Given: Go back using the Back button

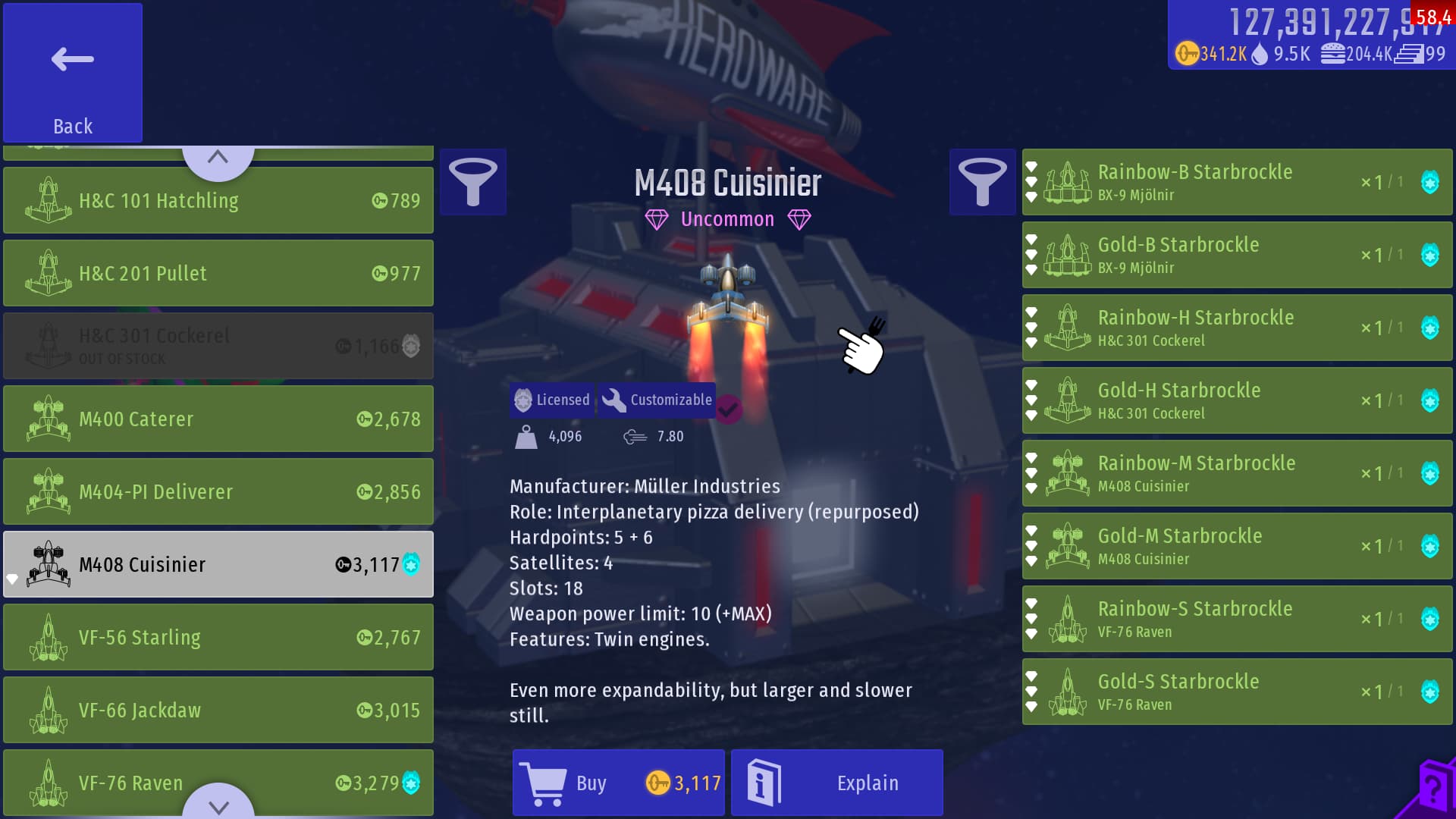Looking at the screenshot, I should pos(73,73).
